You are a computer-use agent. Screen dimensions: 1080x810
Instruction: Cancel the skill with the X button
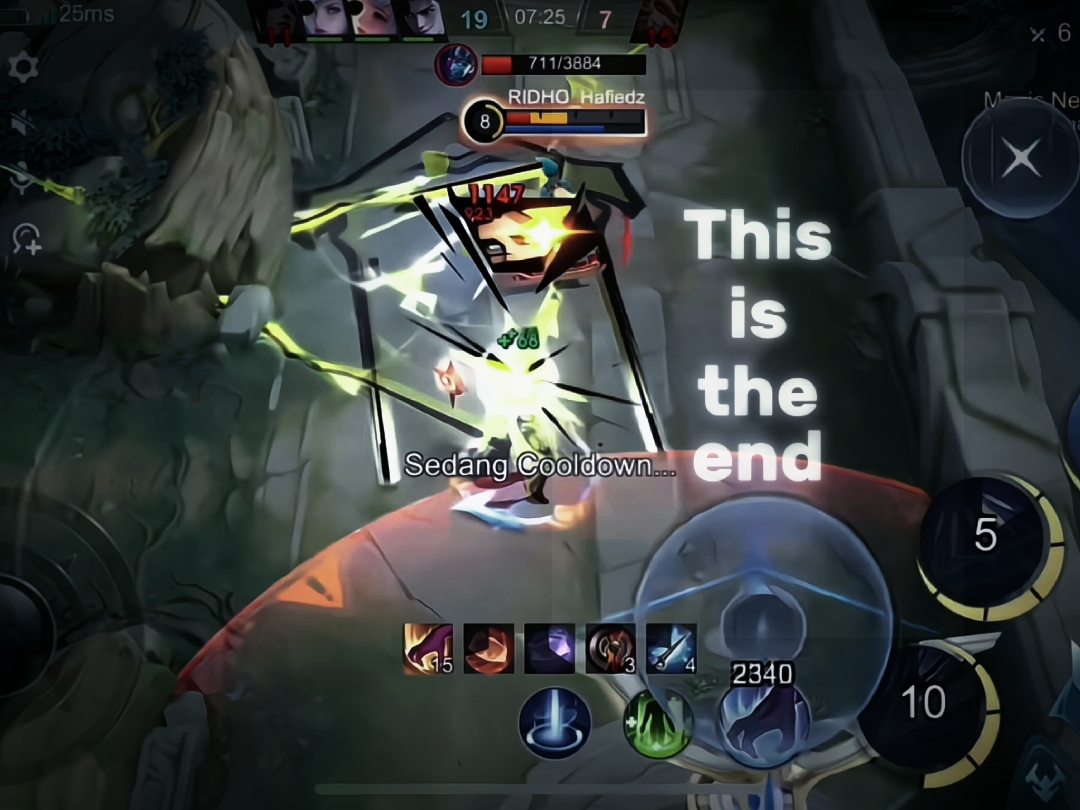point(1020,158)
